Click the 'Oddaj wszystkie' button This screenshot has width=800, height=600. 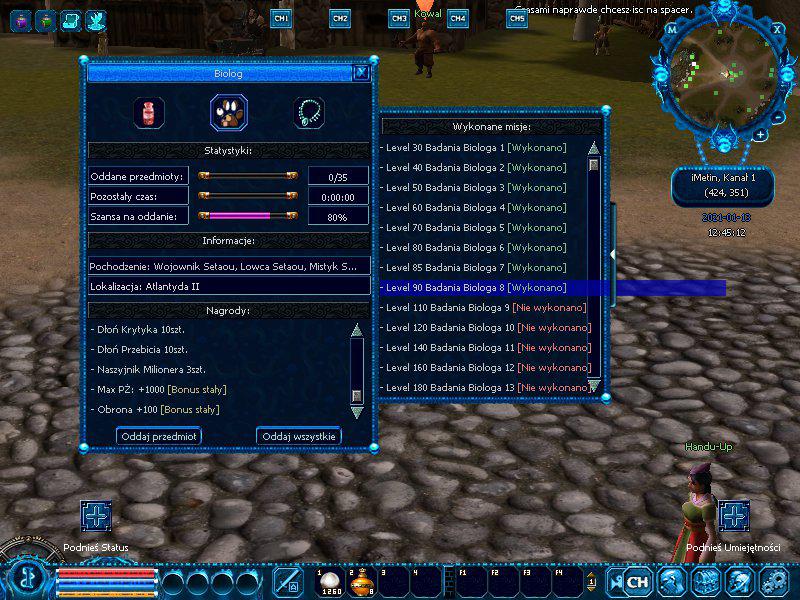click(299, 436)
